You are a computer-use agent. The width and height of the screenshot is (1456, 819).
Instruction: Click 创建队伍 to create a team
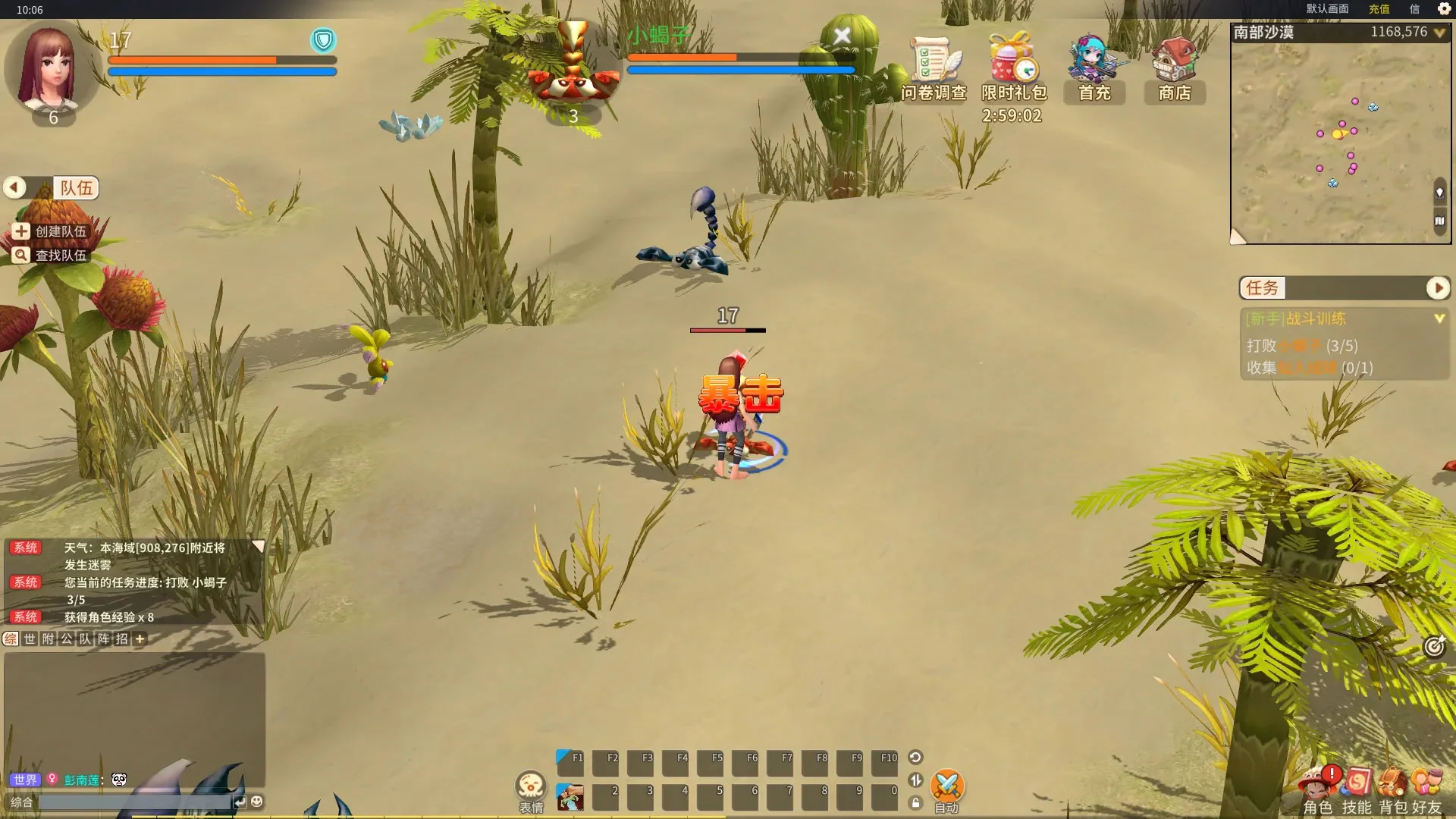pyautogui.click(x=52, y=231)
